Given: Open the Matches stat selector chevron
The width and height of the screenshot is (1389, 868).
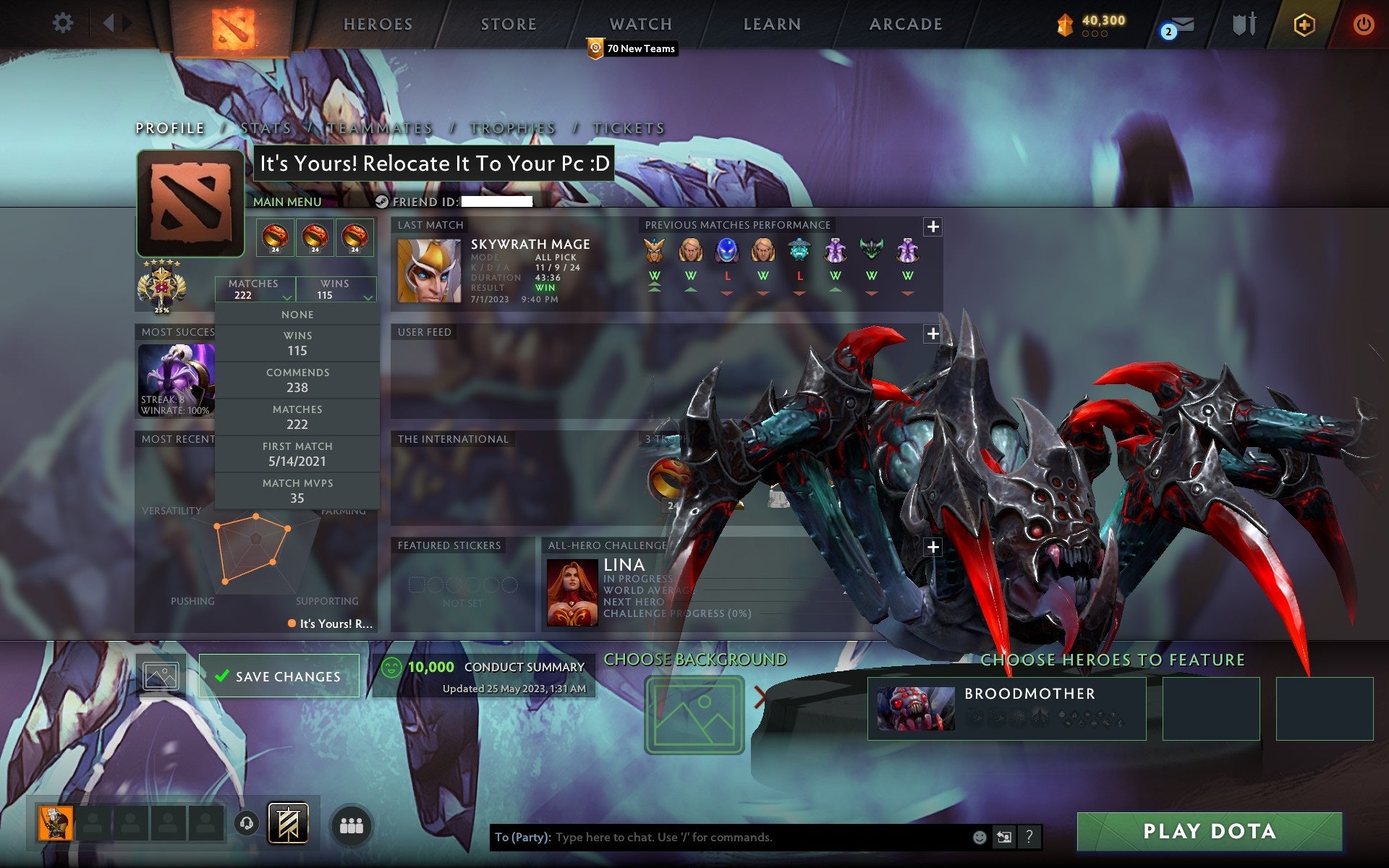Looking at the screenshot, I should (x=285, y=297).
